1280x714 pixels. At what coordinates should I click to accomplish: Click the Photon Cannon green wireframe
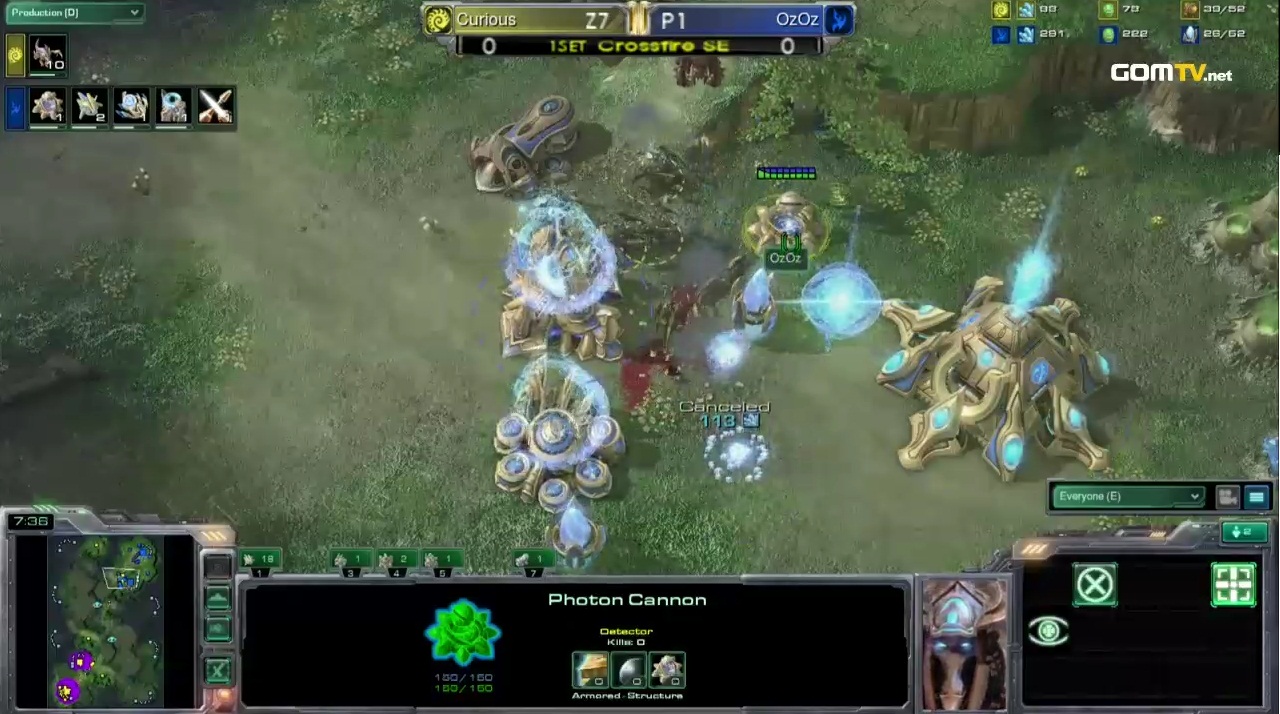click(x=463, y=633)
